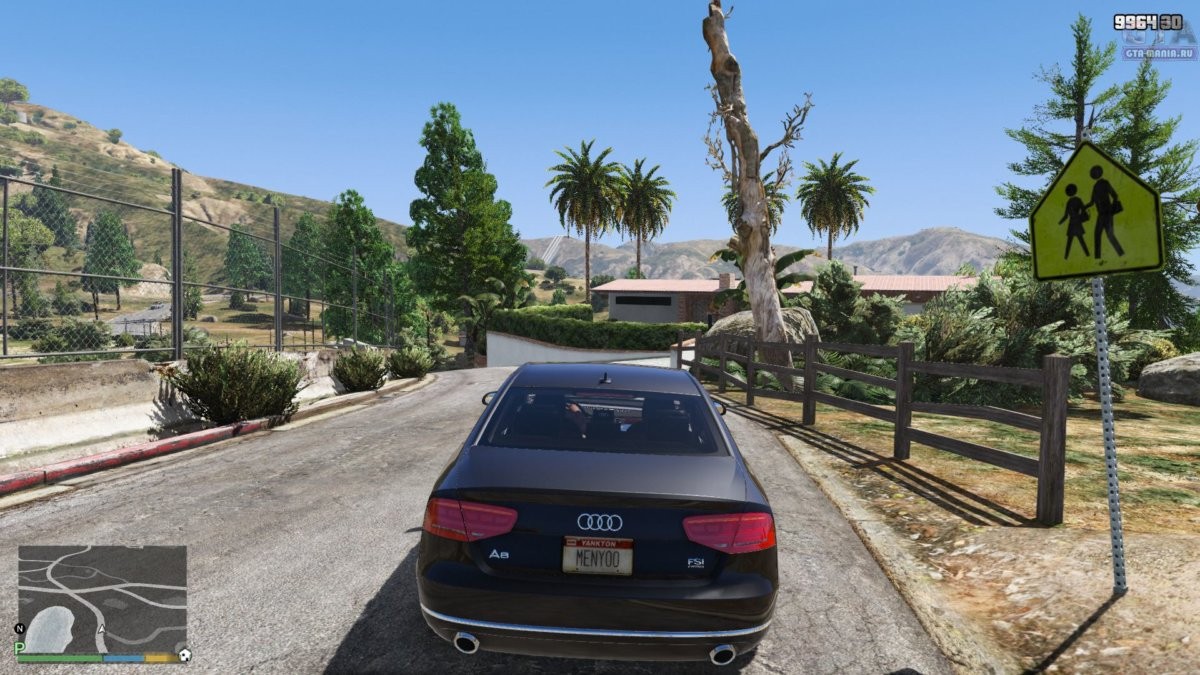Click the minimap in the corner
This screenshot has width=1200, height=675.
[102, 598]
